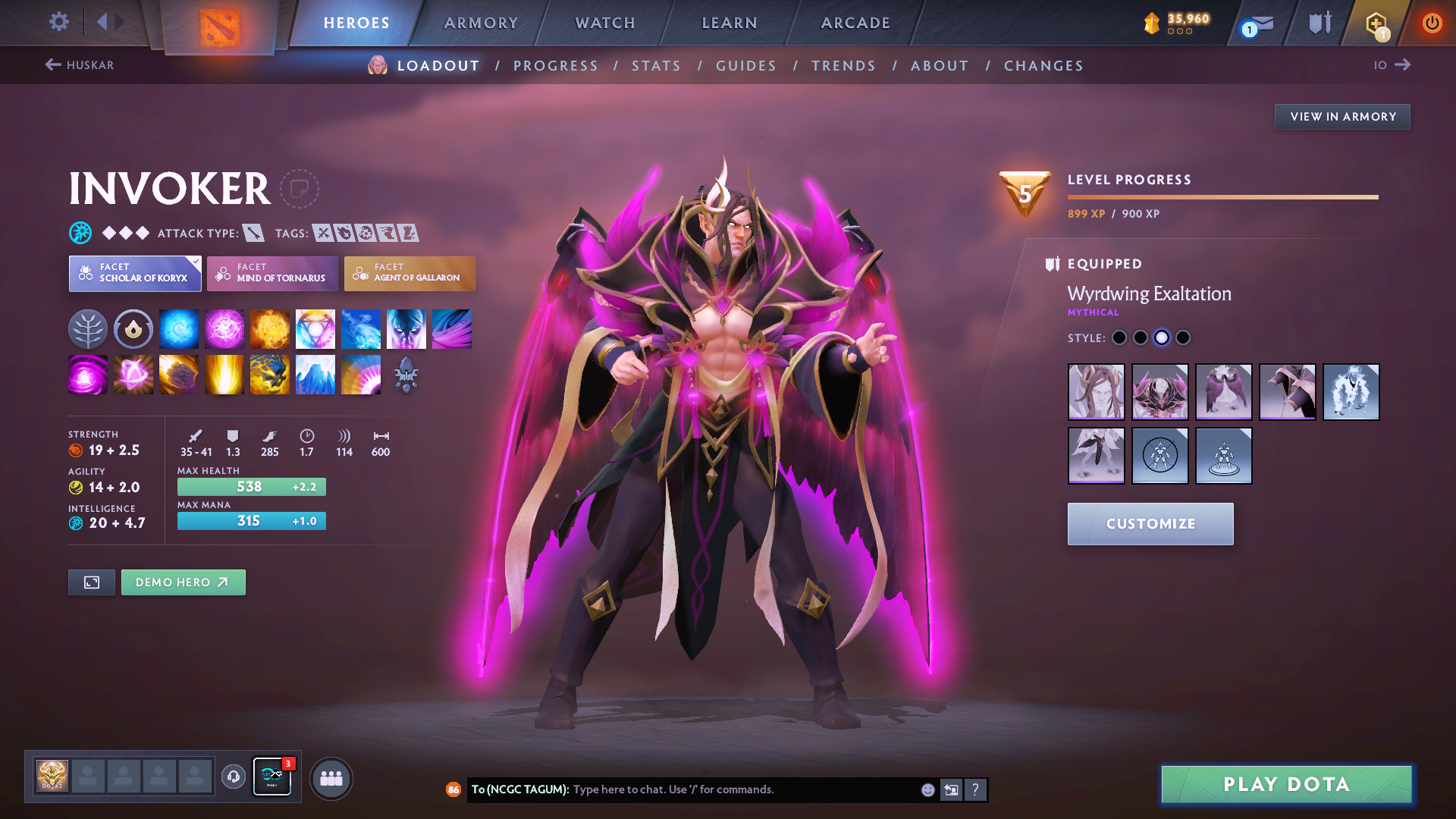Click the question mark help icon near chat
The width and height of the screenshot is (1456, 819).
click(x=976, y=789)
